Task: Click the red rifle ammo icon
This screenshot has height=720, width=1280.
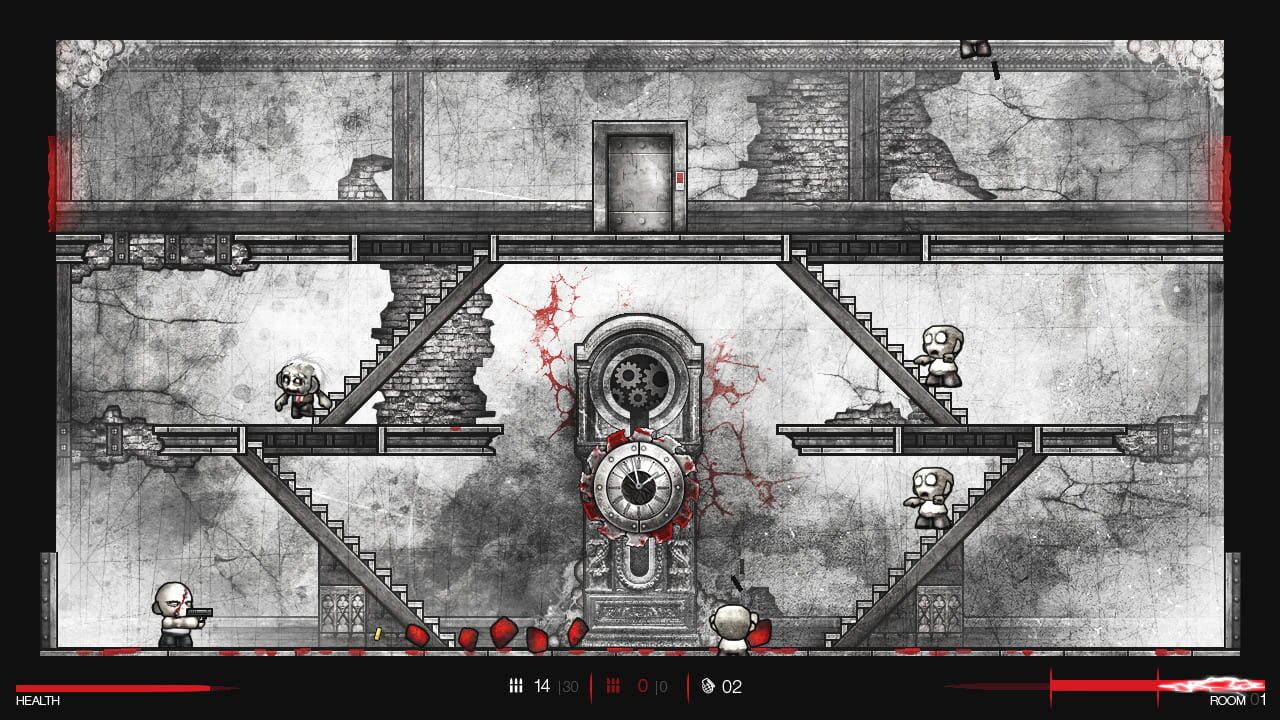Action: (613, 686)
